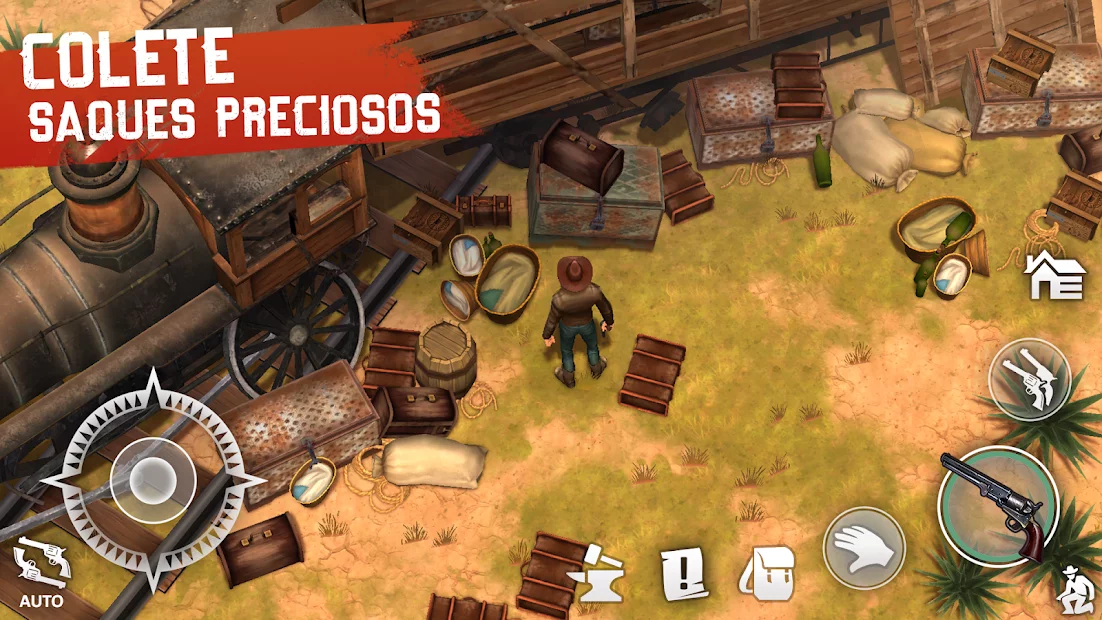1102x620 pixels.
Task: Fire the large revolver attack button
Action: (x=996, y=506)
